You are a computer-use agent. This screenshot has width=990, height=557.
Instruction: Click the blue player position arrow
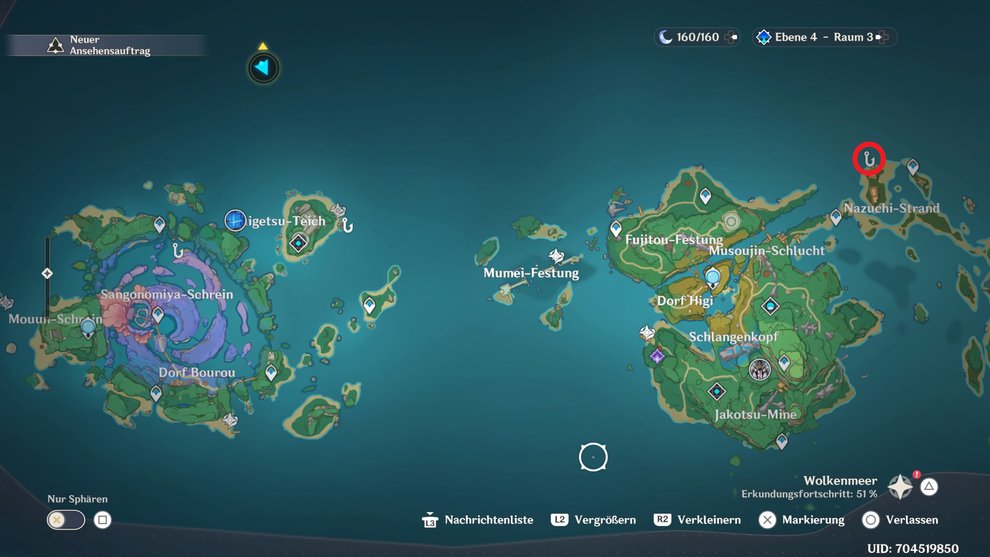pyautogui.click(x=263, y=68)
